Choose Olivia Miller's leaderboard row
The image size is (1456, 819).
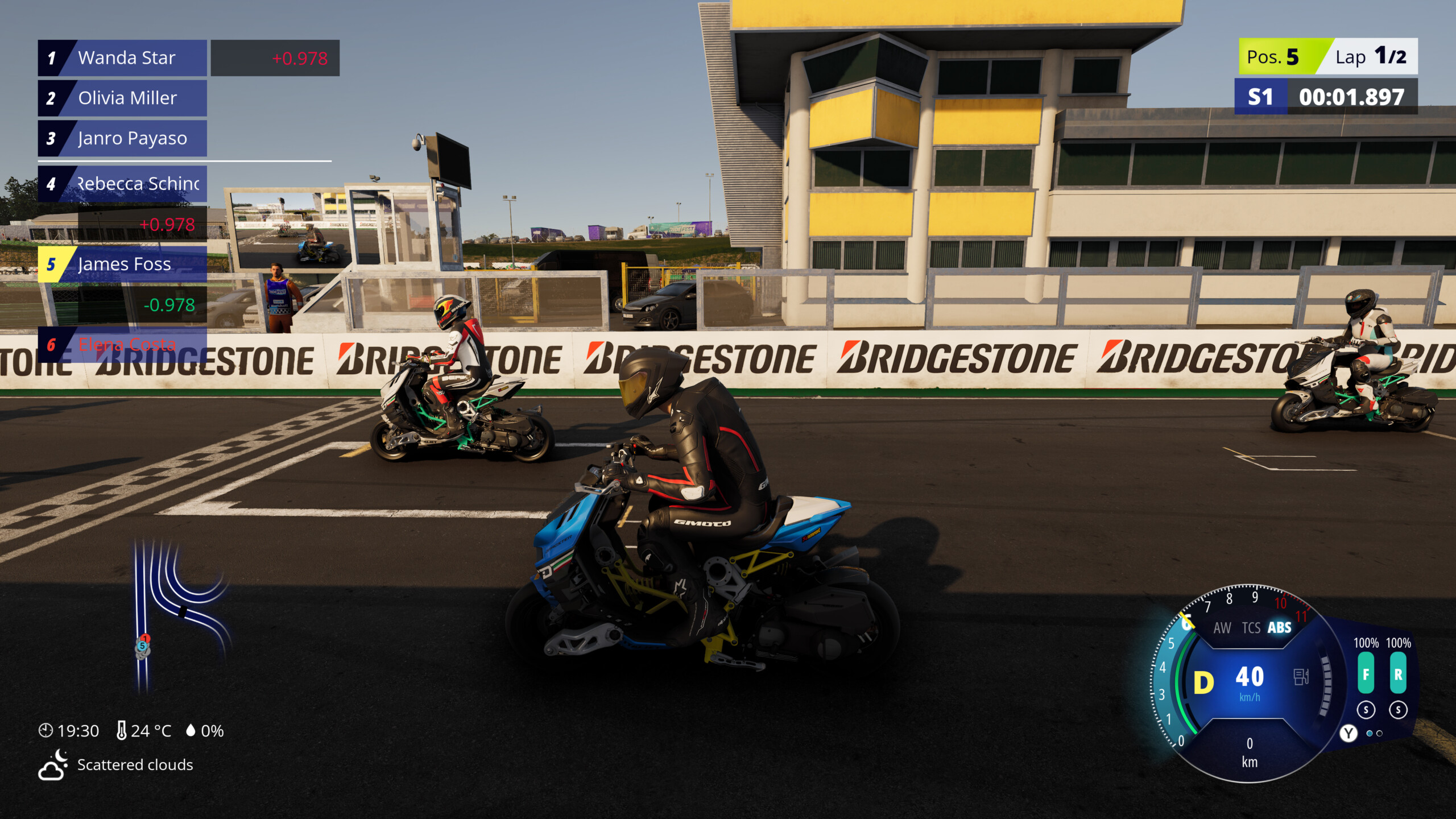pos(122,98)
